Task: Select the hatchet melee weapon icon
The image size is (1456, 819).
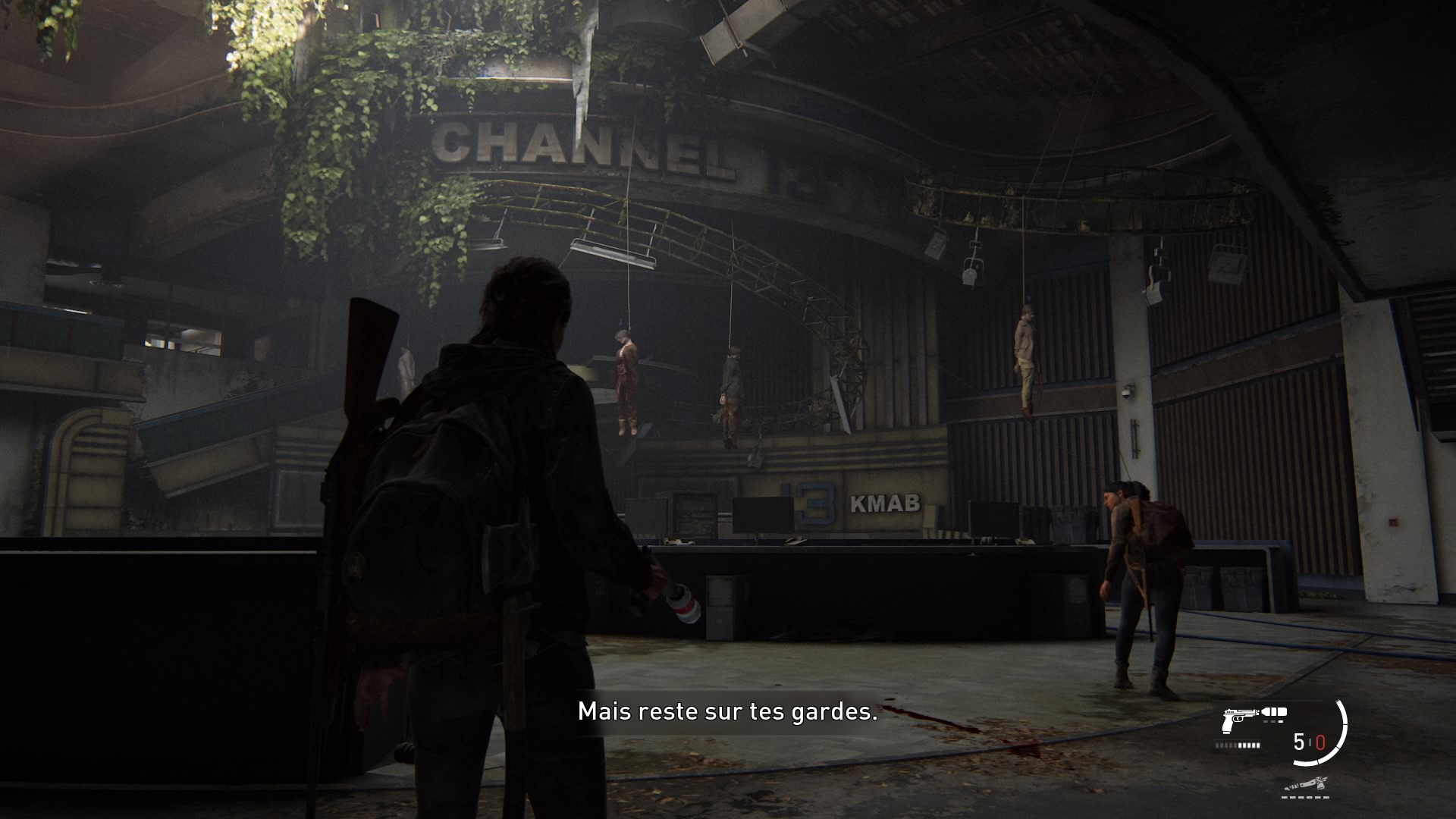Action: click(x=1306, y=785)
